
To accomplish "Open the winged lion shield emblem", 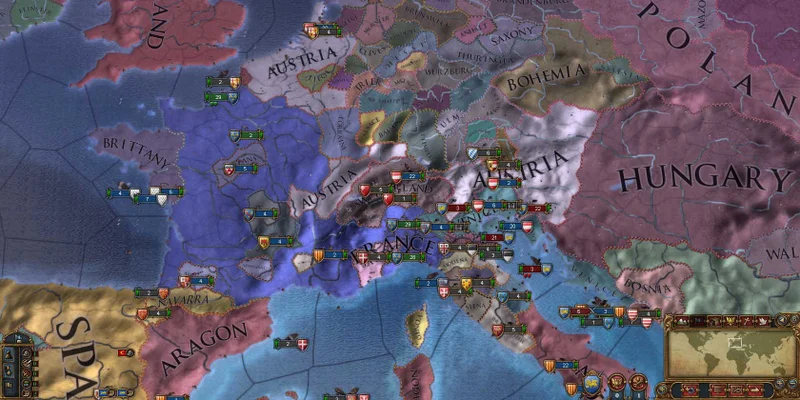I will point(592,383).
